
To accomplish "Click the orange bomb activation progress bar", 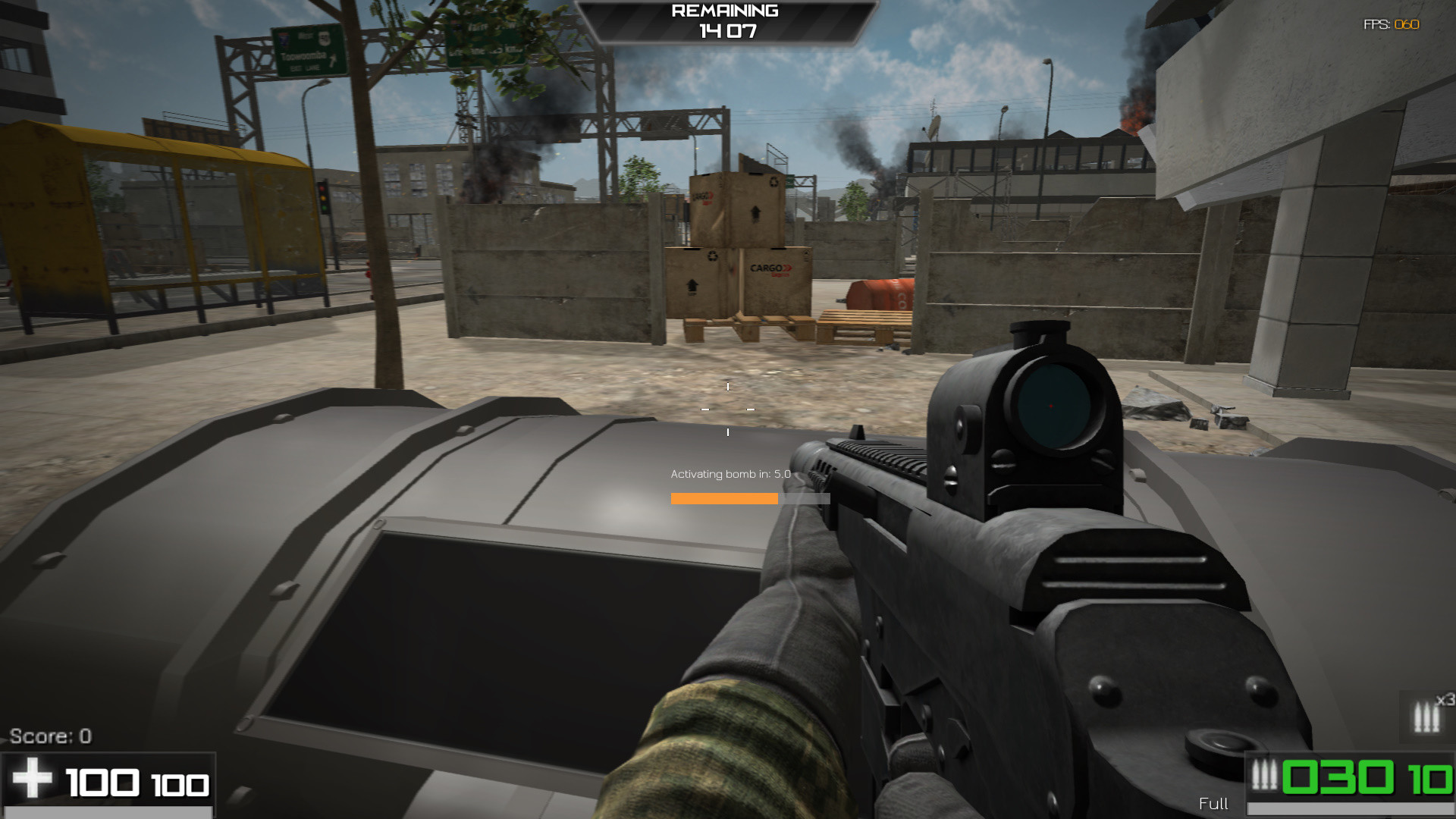I will [x=724, y=498].
